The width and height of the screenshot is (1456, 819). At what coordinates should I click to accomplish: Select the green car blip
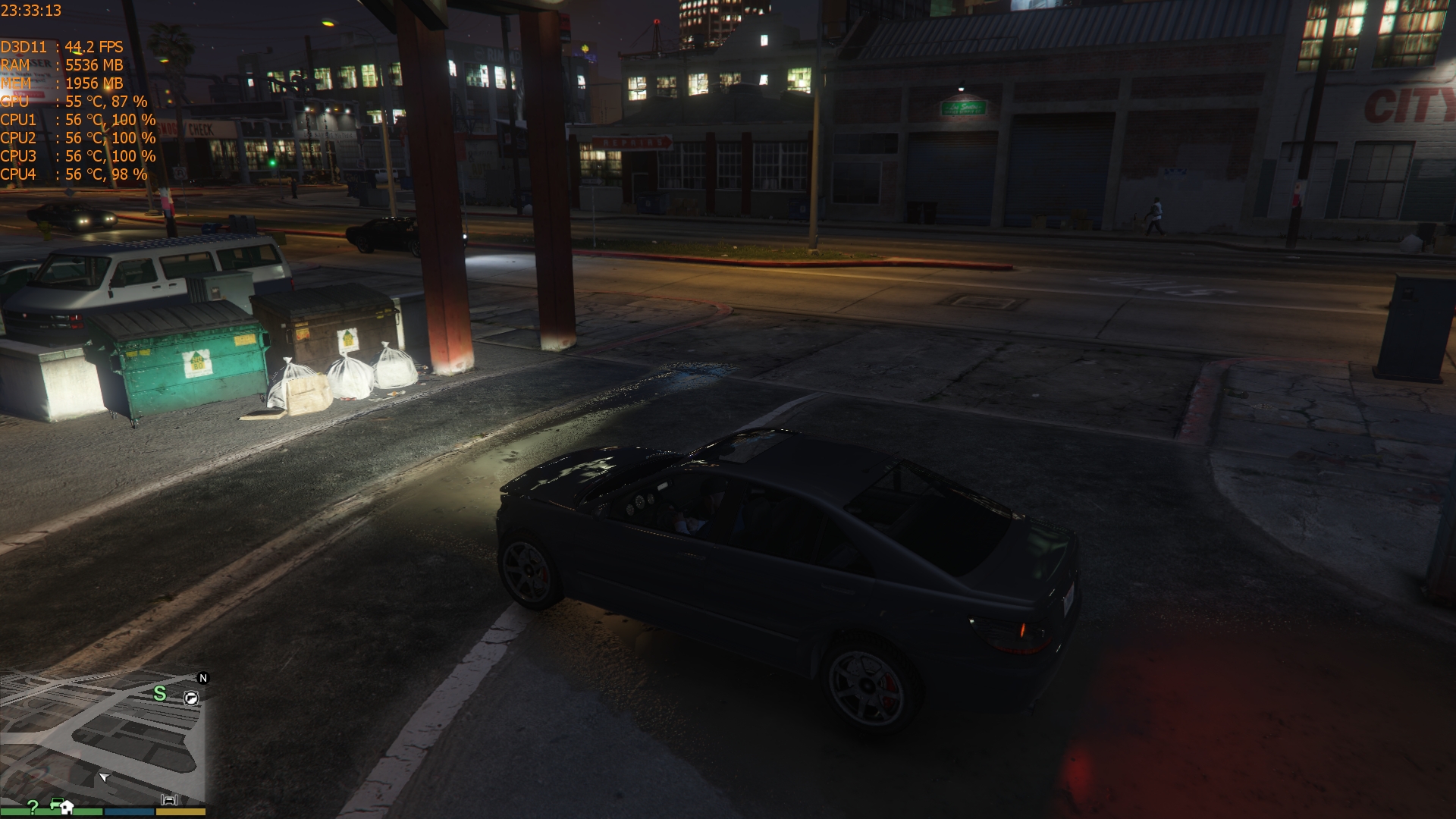(x=55, y=802)
